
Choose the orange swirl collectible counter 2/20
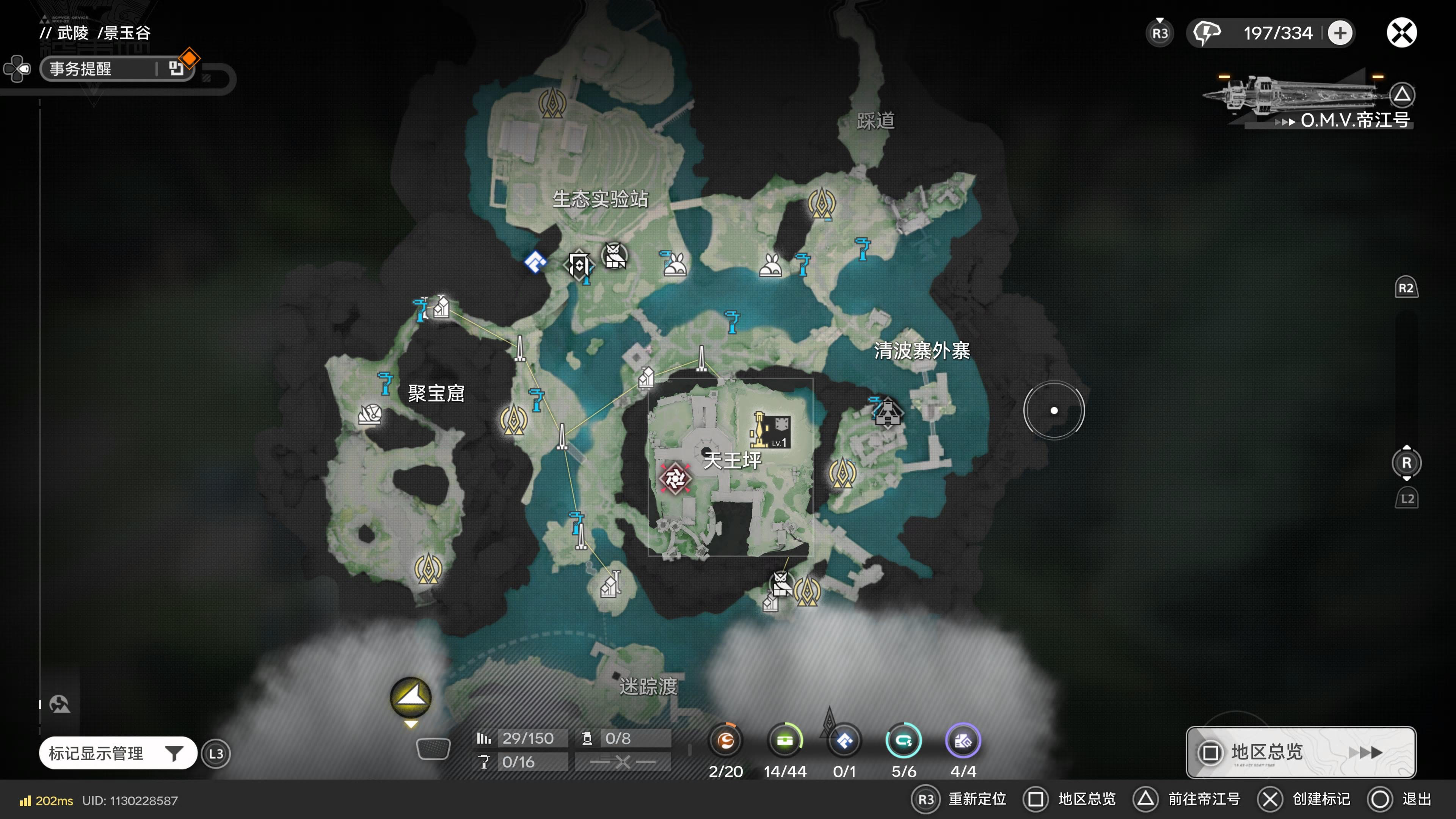point(726,741)
